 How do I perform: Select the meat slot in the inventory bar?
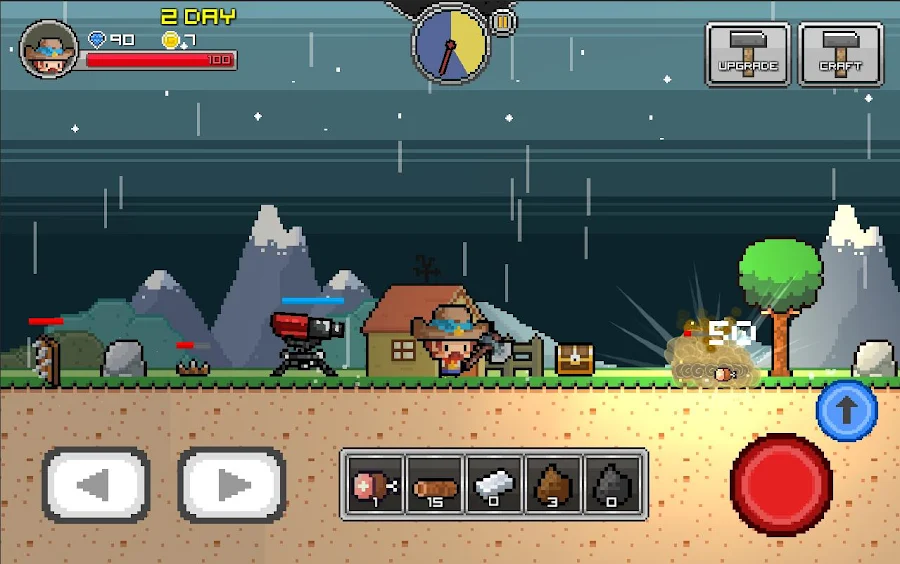(374, 484)
